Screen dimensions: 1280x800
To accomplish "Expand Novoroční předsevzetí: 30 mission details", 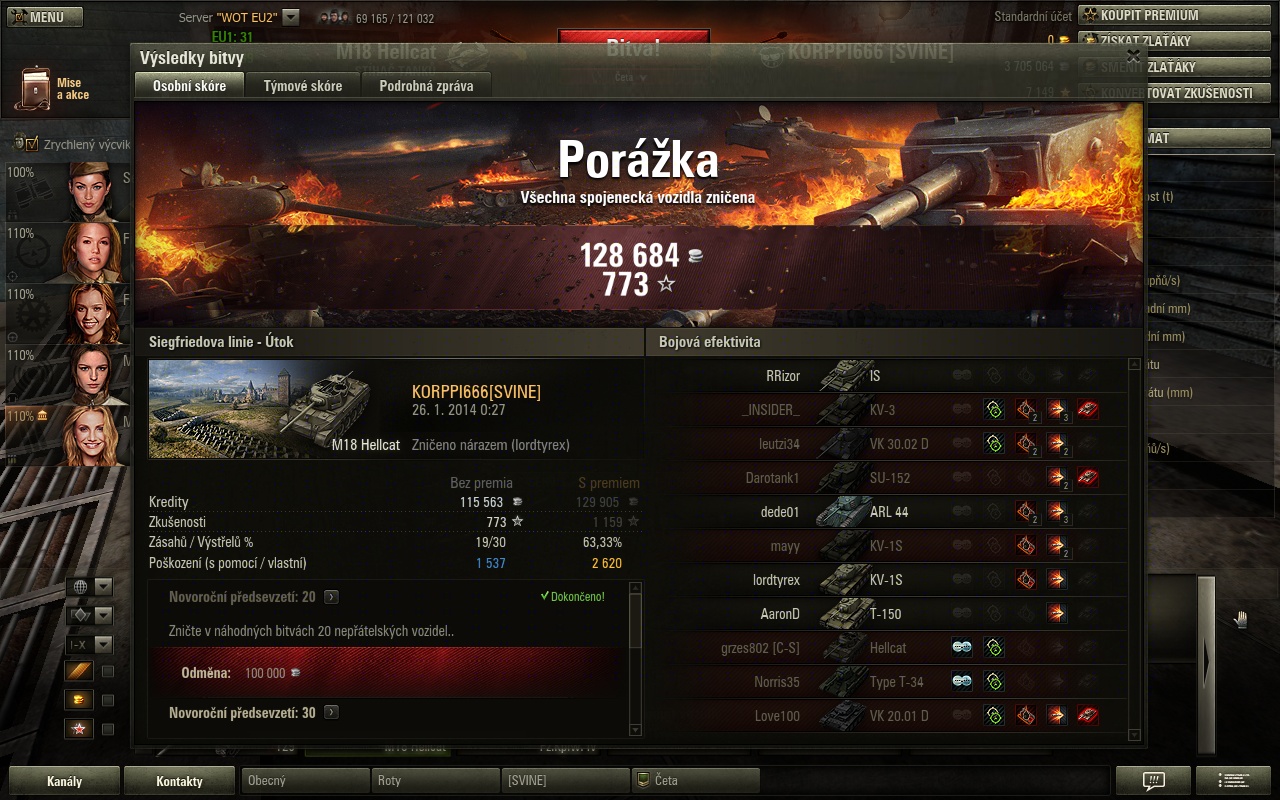I will [331, 713].
